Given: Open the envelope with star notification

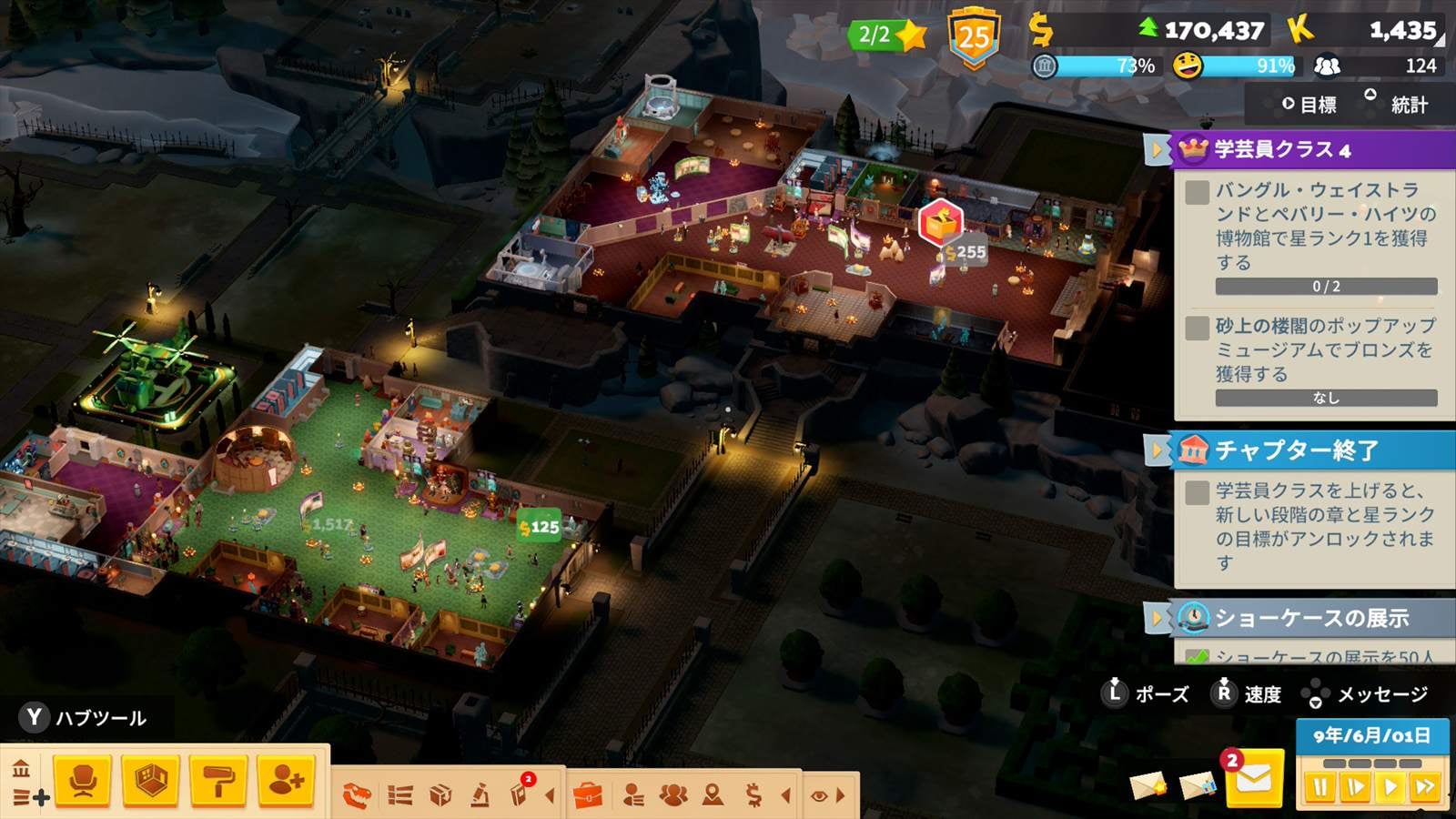Looking at the screenshot, I should (1148, 784).
